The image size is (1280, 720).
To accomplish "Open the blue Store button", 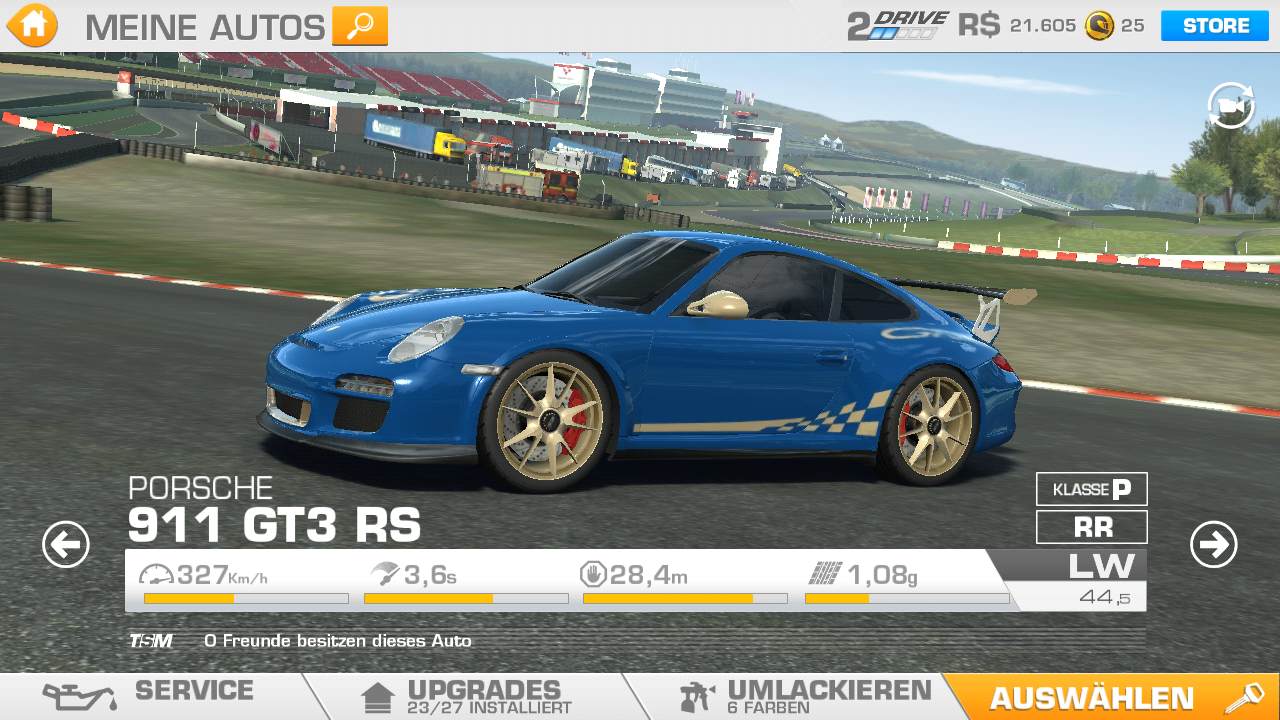I will click(x=1214, y=26).
